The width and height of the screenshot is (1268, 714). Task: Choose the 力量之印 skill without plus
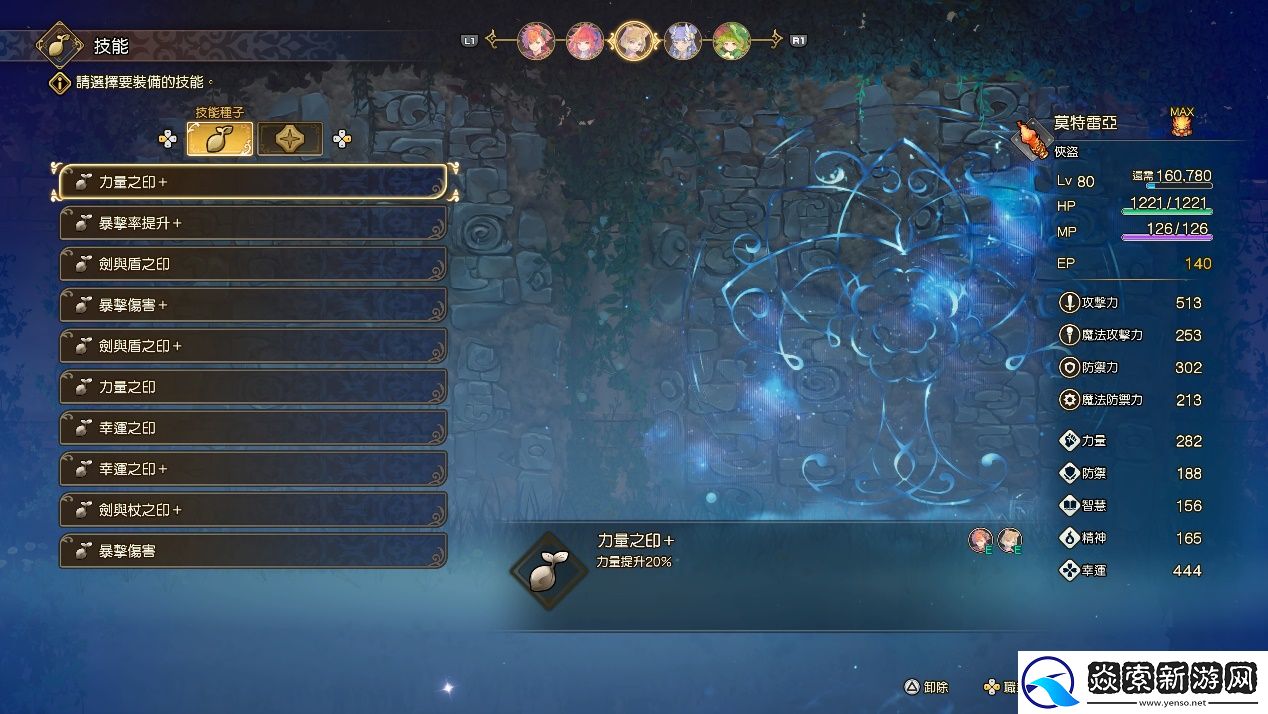pos(253,387)
